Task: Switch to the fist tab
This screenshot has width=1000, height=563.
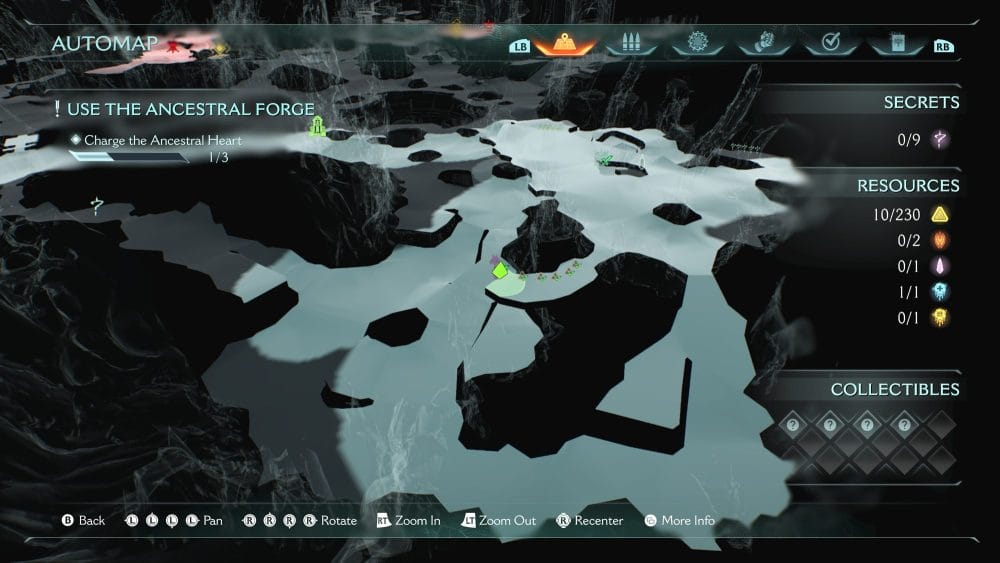Action: pyautogui.click(x=763, y=44)
